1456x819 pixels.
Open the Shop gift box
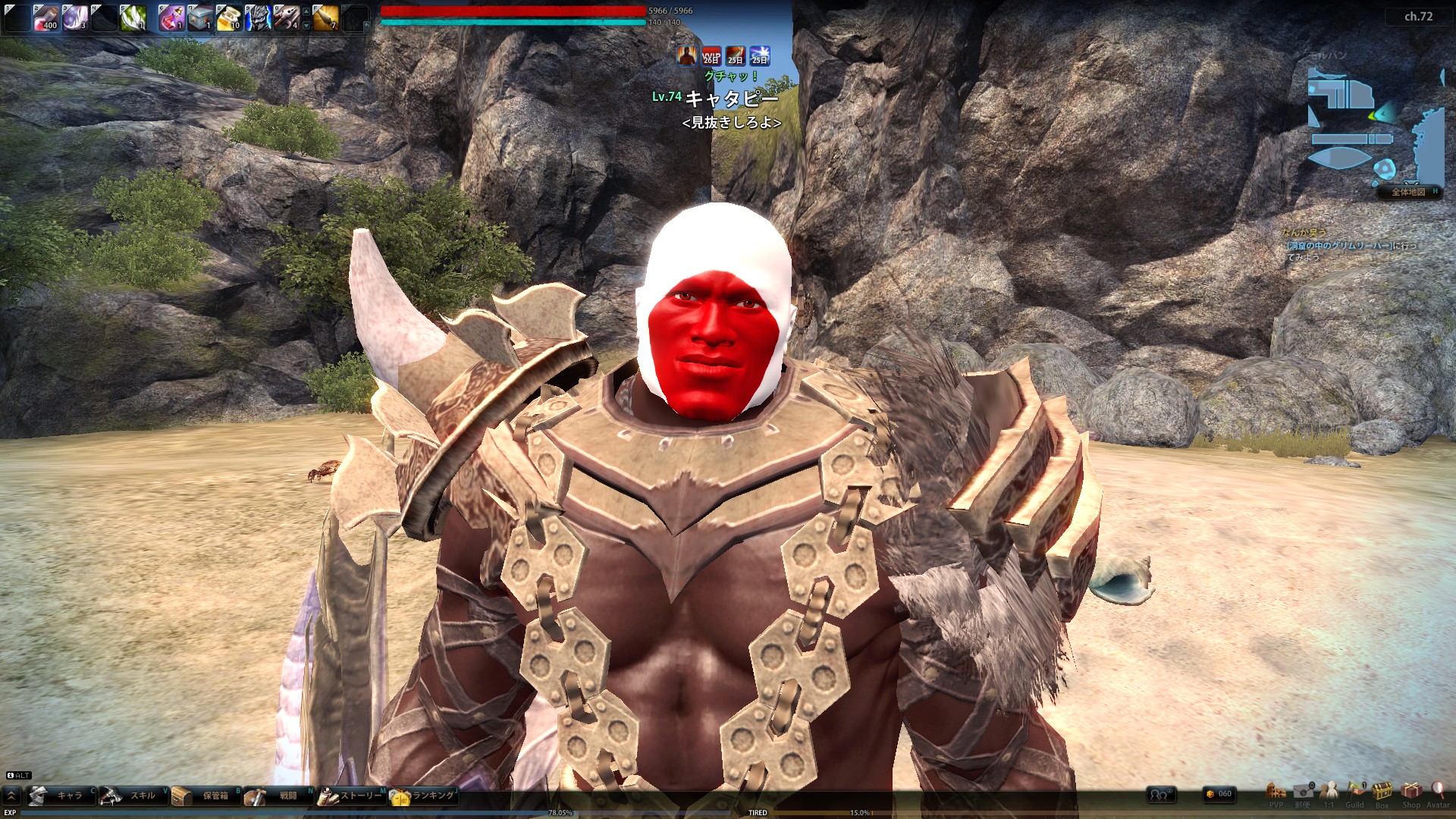click(x=1410, y=794)
